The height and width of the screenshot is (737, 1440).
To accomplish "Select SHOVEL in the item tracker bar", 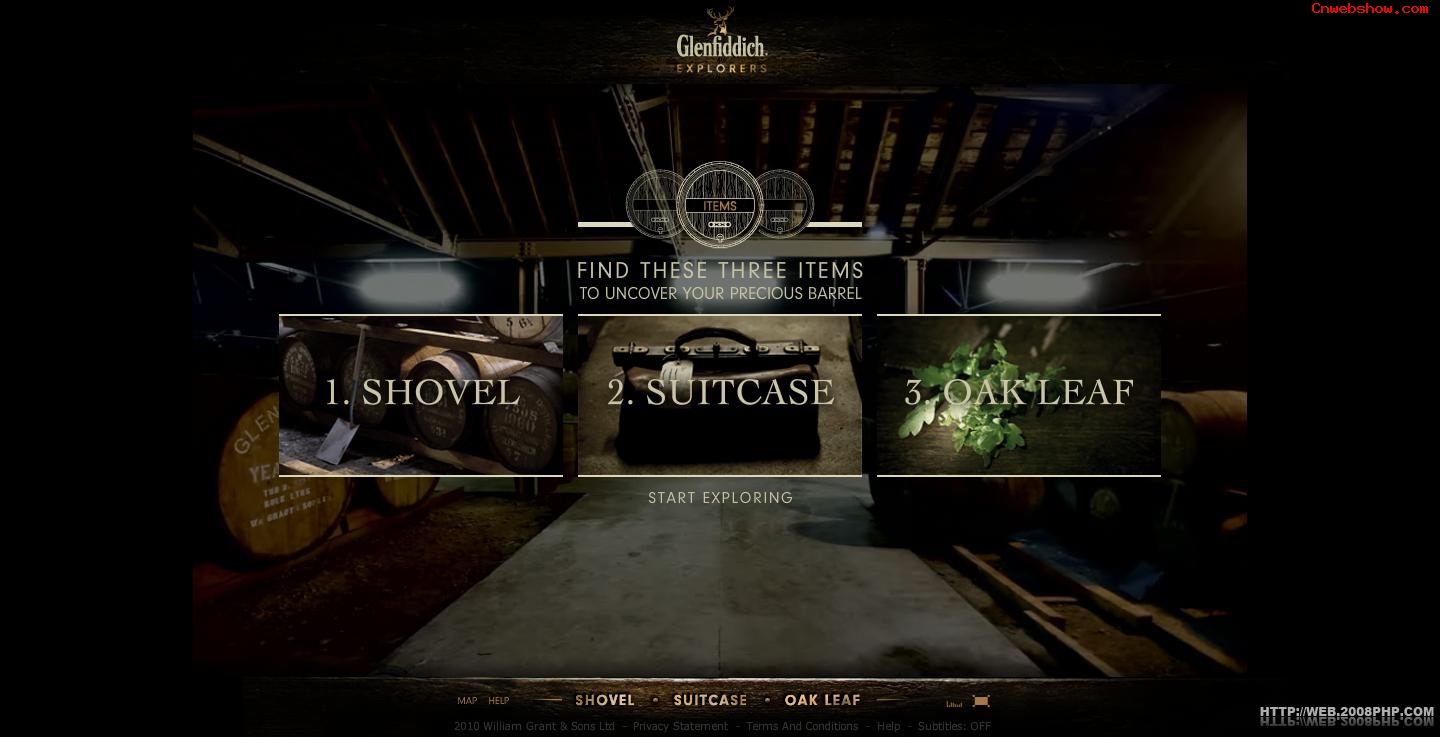I will pyautogui.click(x=605, y=700).
